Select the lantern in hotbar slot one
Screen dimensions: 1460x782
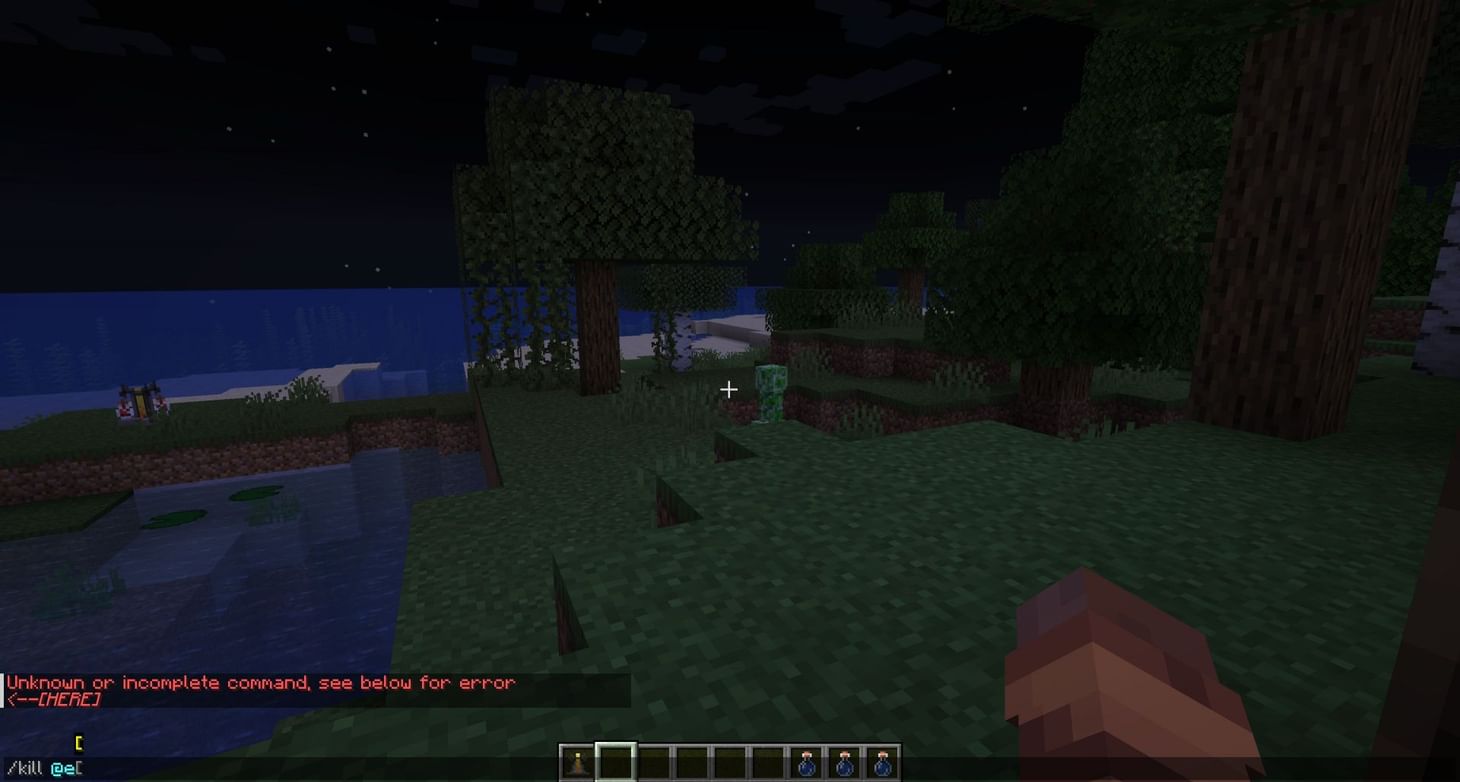(x=576, y=762)
